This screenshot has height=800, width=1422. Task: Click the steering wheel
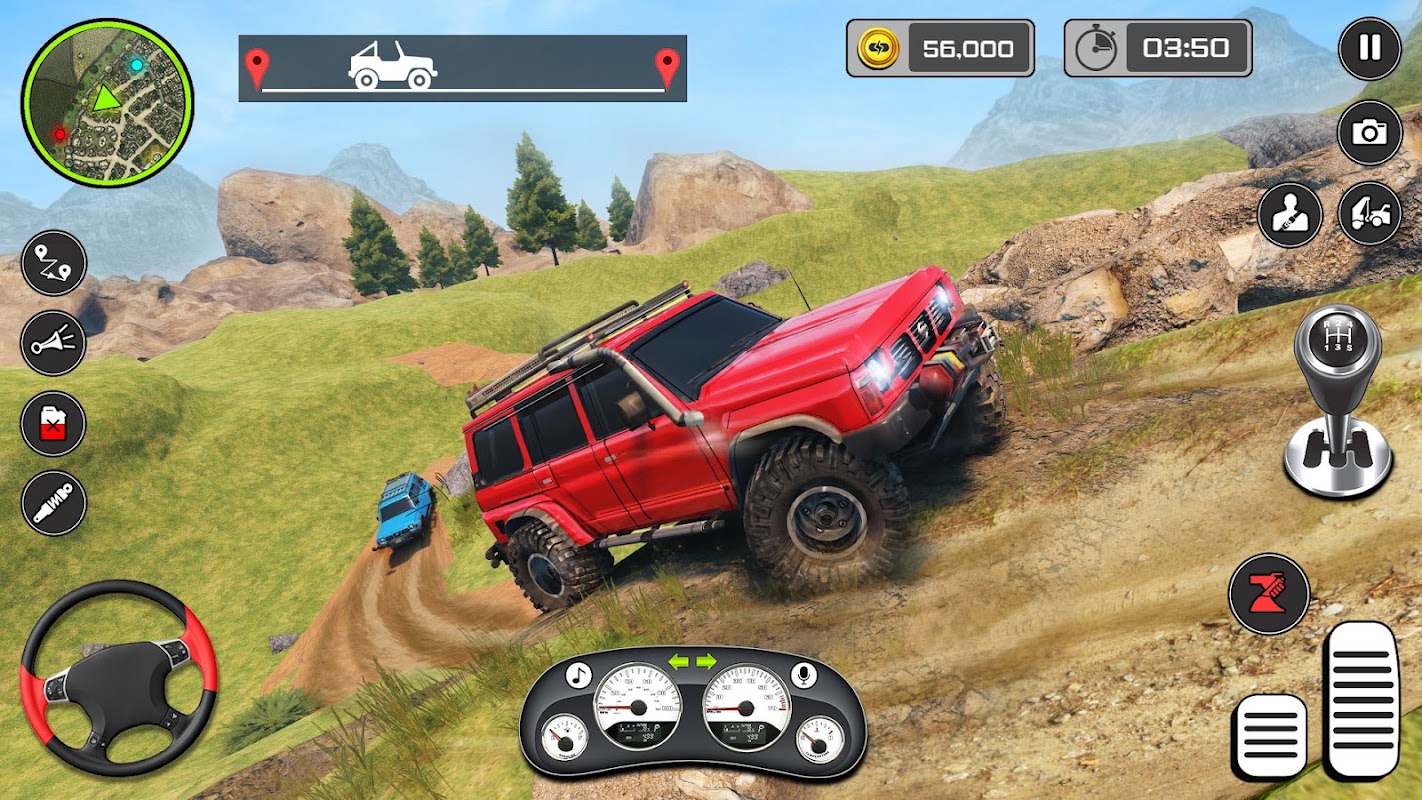118,678
